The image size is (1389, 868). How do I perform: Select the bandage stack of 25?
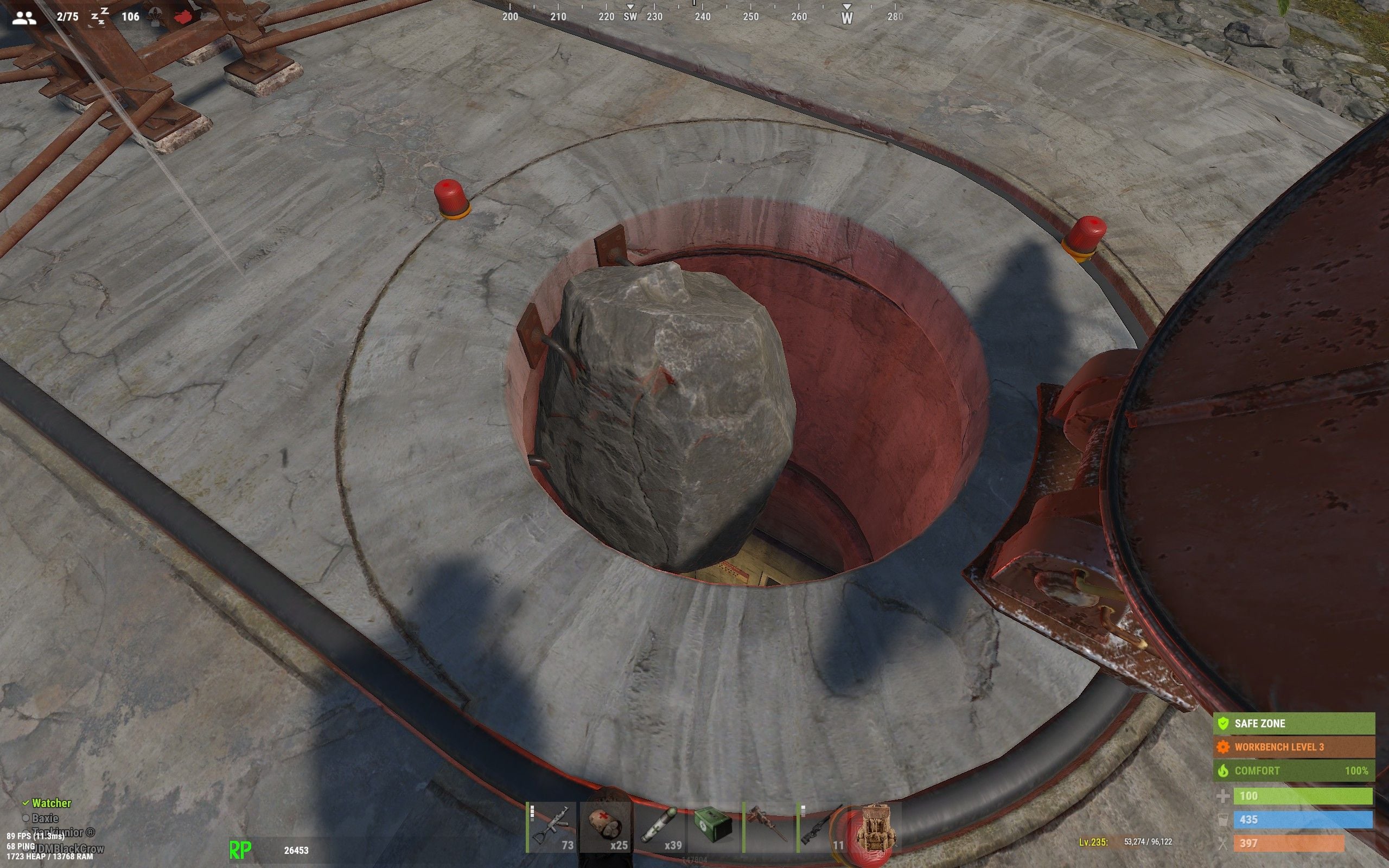pos(606,828)
